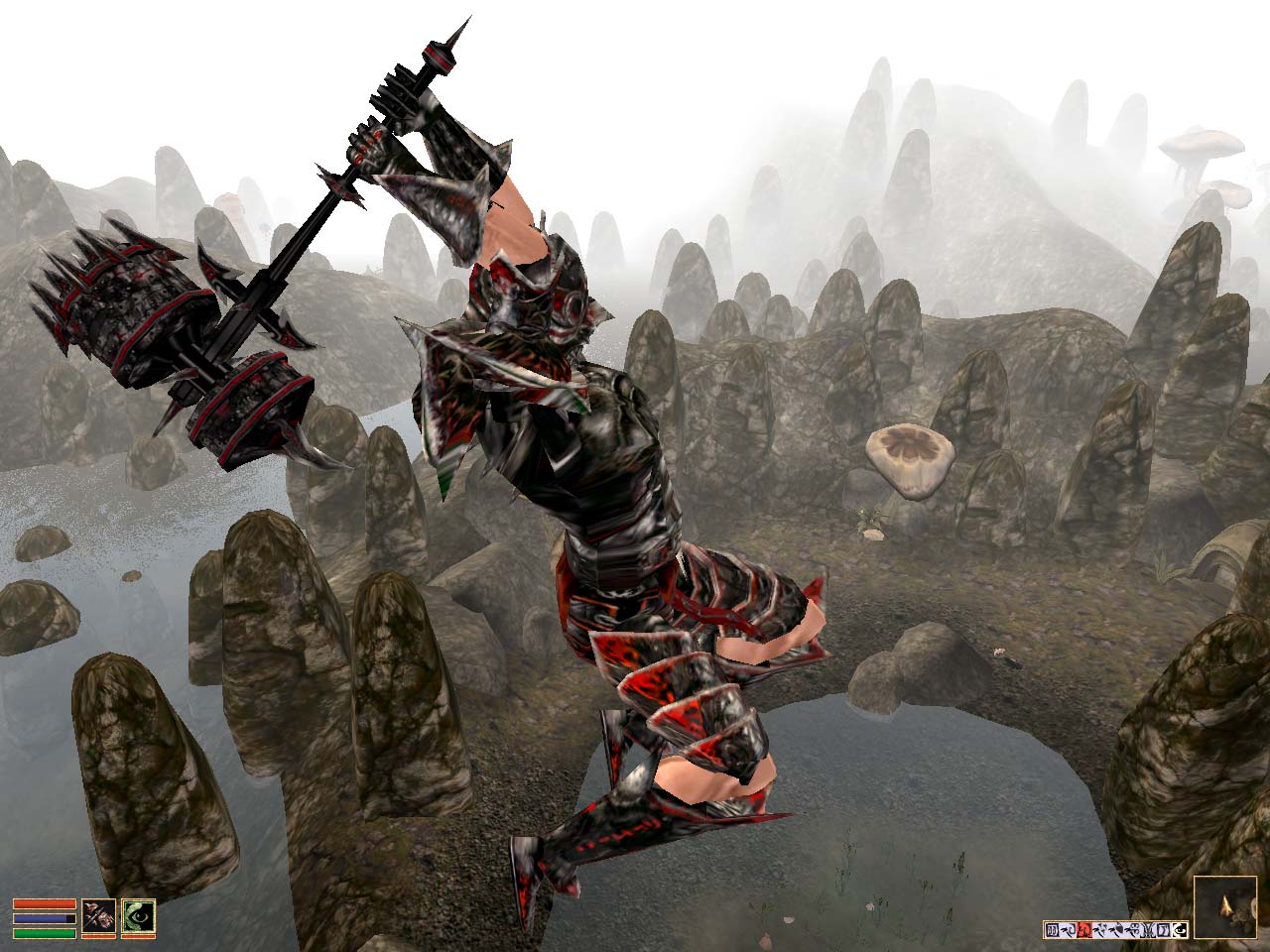This screenshot has width=1270, height=952.
Task: Click the orange charge bar under the spell icon
Action: [x=138, y=936]
